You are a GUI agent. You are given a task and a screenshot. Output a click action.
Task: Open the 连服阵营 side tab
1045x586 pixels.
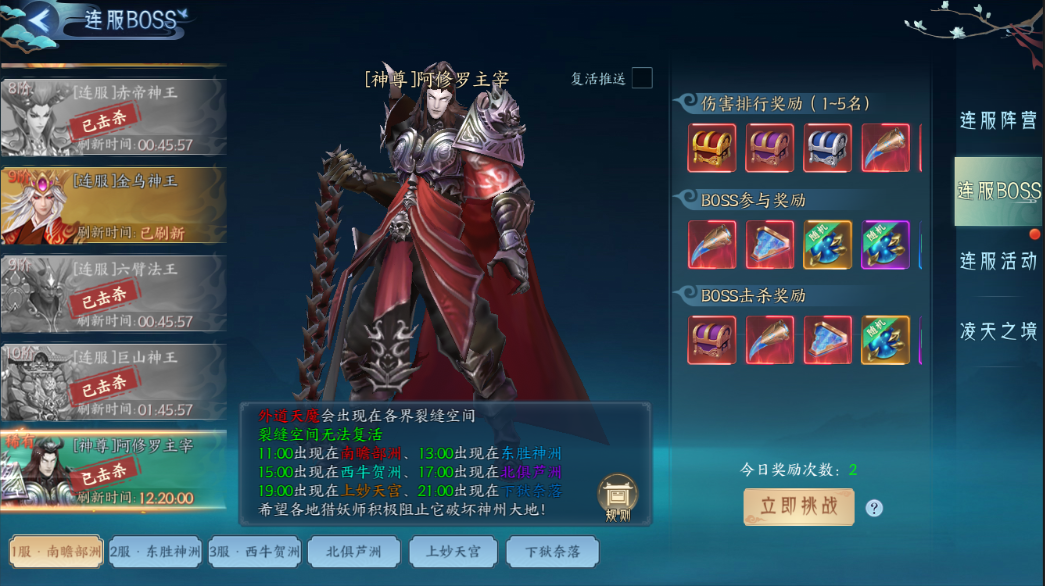998,121
